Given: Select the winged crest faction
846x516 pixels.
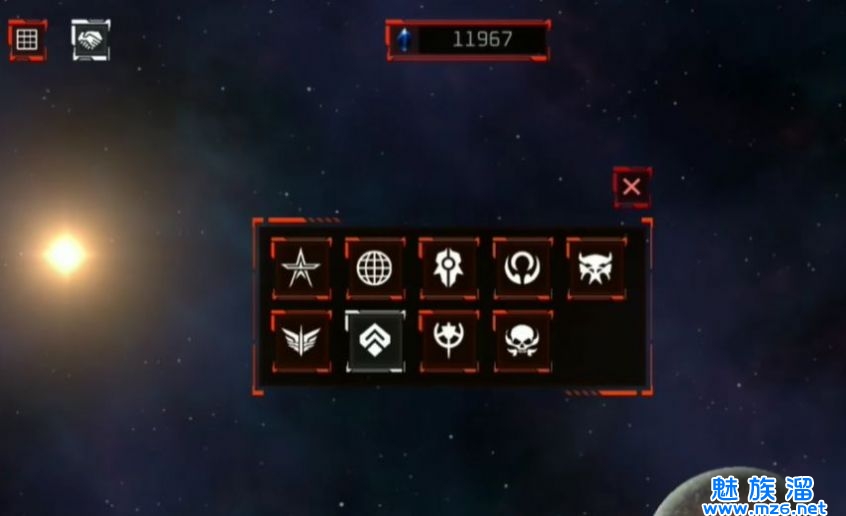Looking at the screenshot, I should [301, 340].
